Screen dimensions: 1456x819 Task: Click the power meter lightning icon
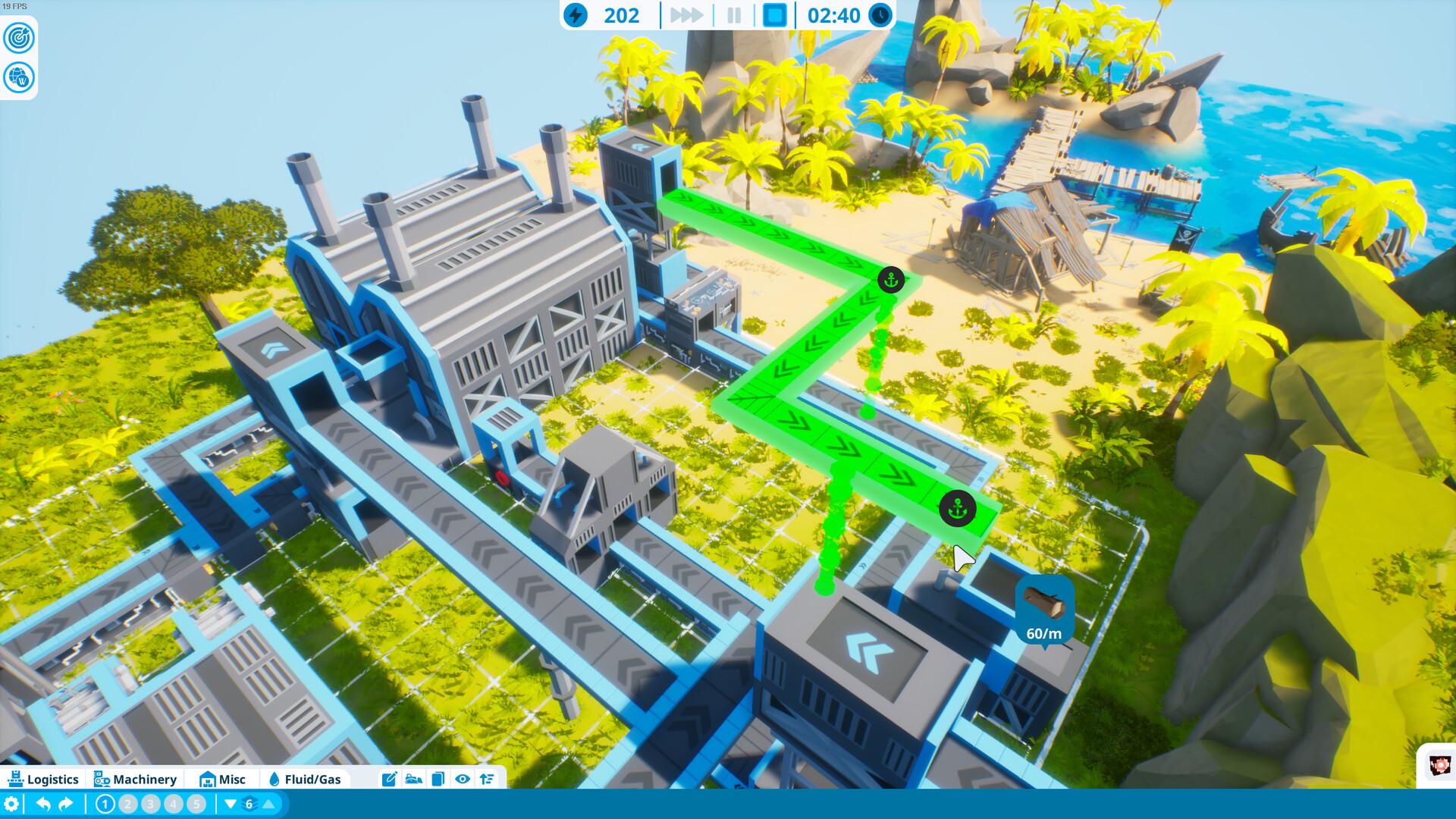[577, 15]
